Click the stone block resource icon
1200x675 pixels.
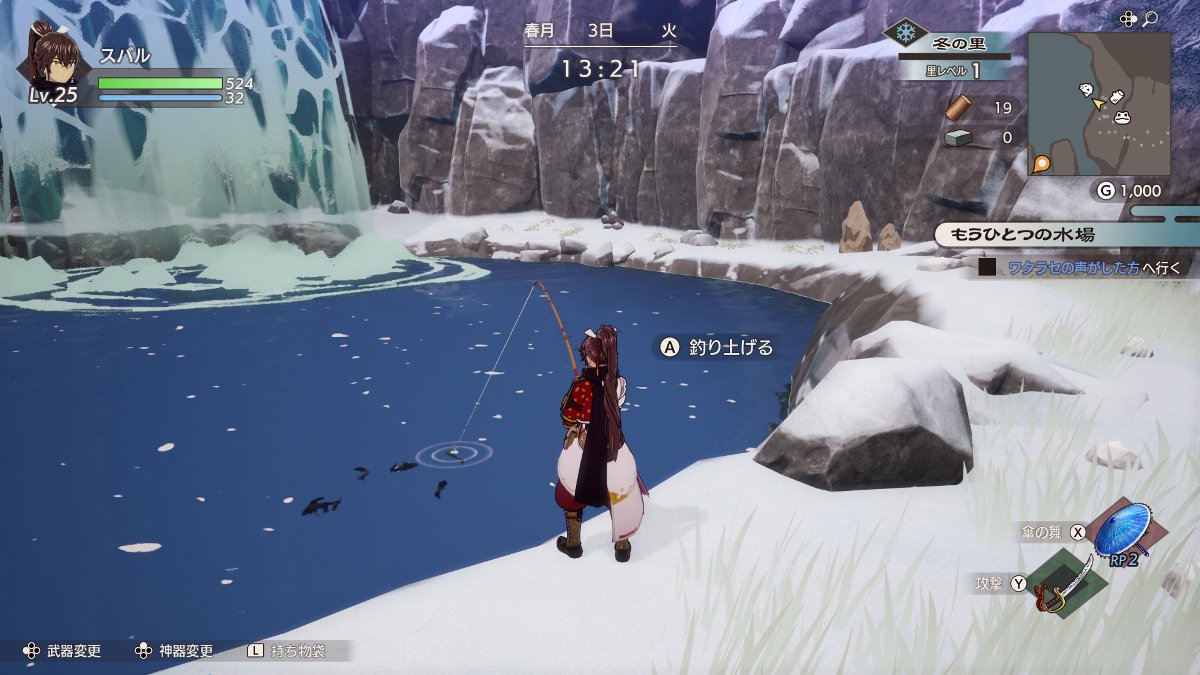click(x=958, y=138)
